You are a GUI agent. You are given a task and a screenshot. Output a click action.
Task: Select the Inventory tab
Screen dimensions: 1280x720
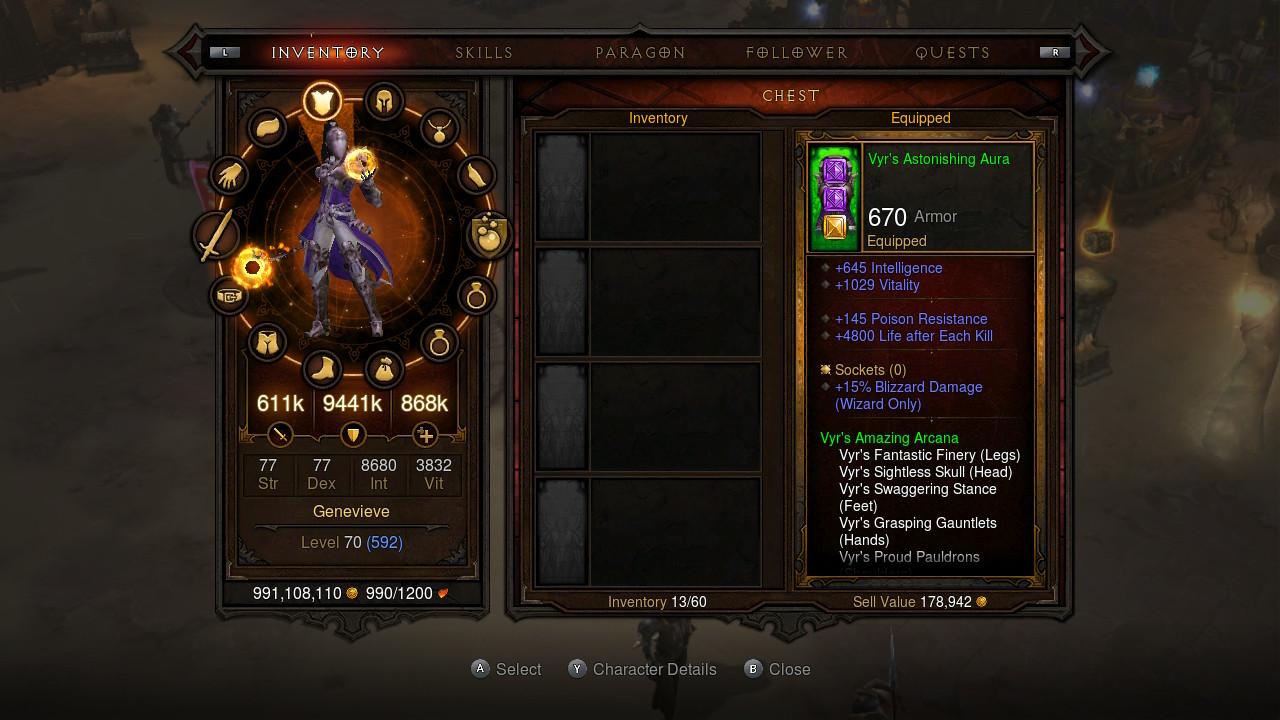click(x=328, y=53)
